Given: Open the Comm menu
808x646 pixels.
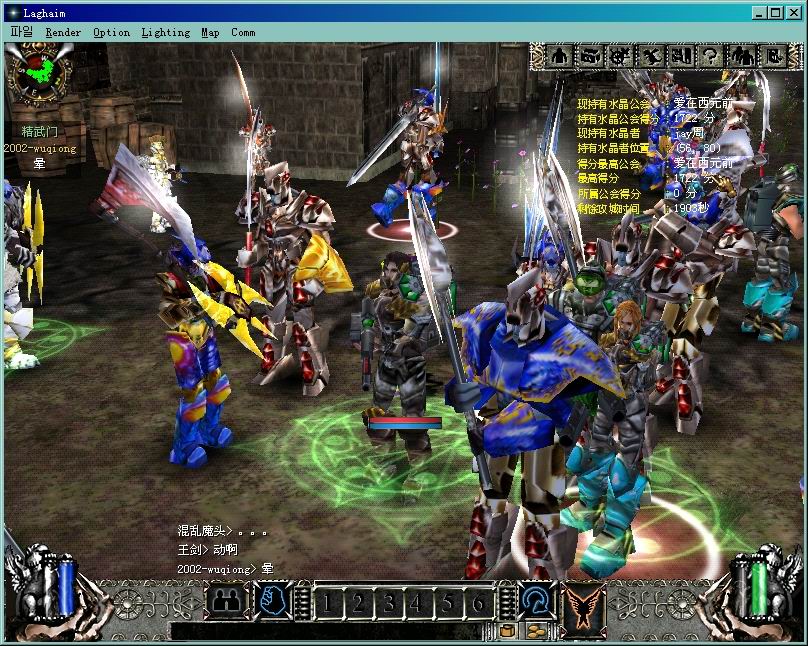Looking at the screenshot, I should (243, 32).
